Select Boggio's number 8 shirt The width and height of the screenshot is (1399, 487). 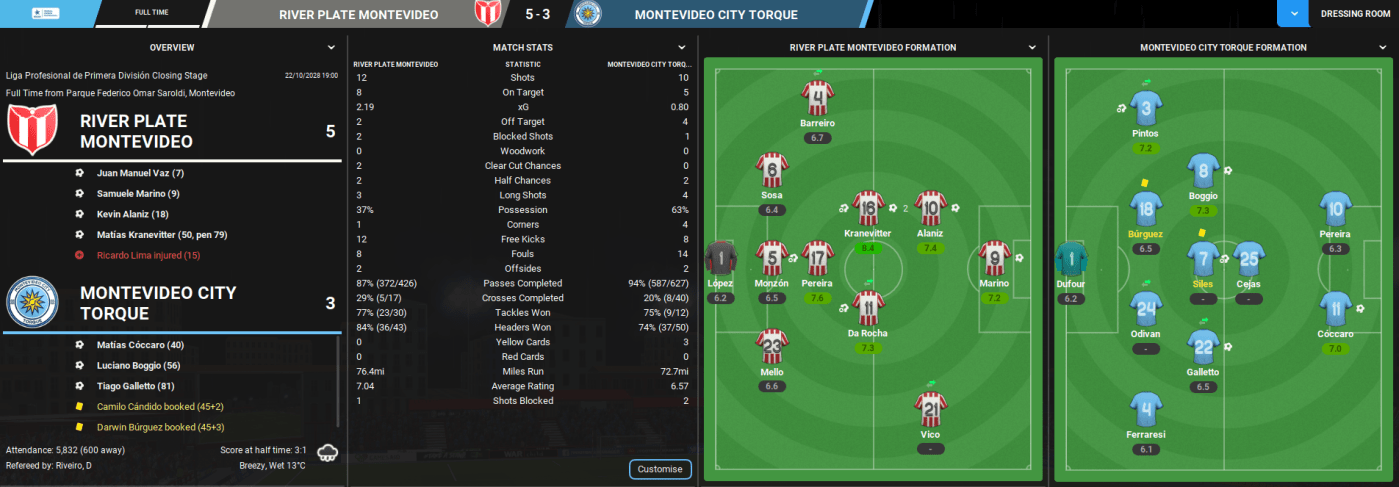1203,172
